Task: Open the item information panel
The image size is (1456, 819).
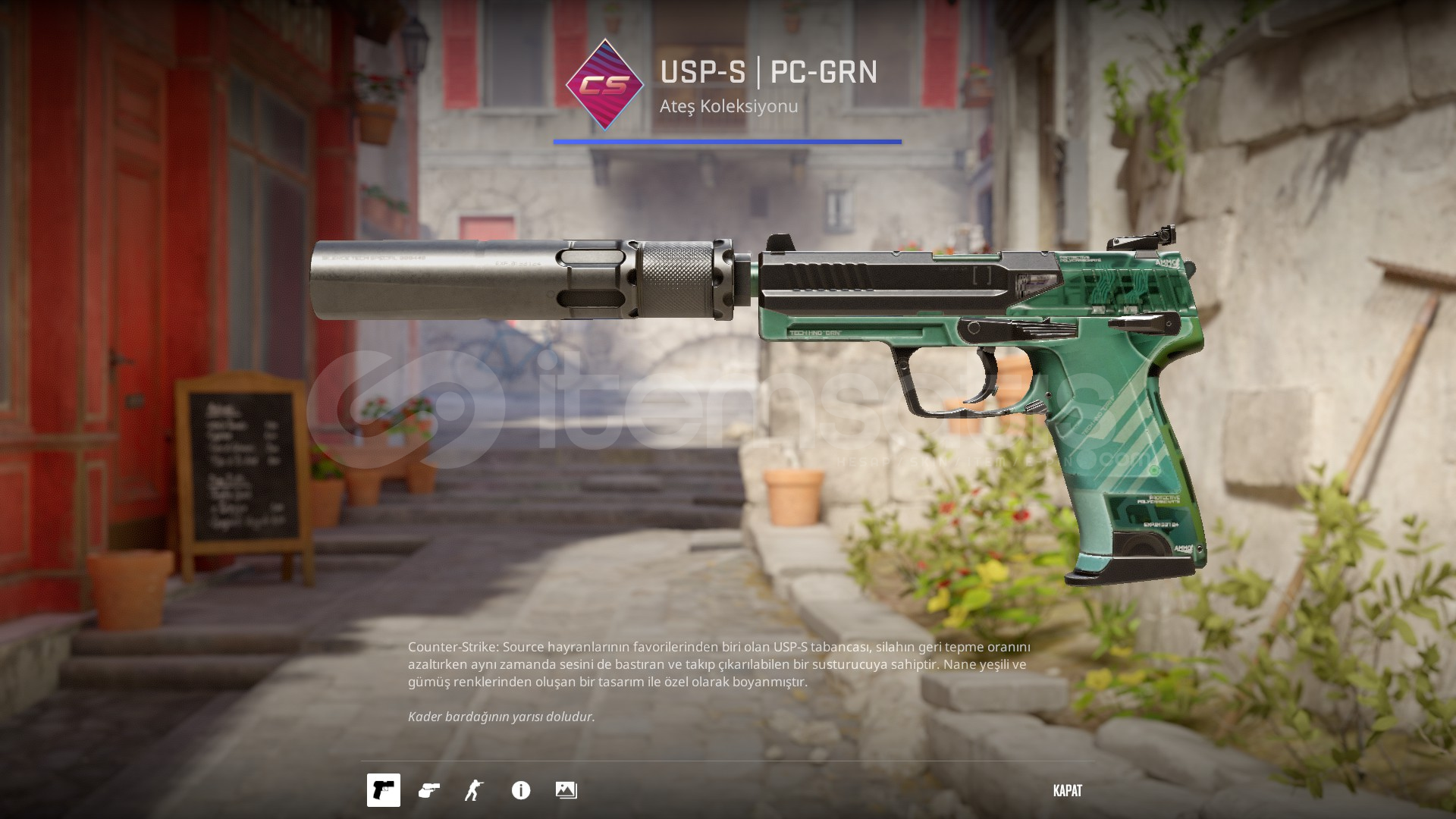Action: pyautogui.click(x=521, y=790)
